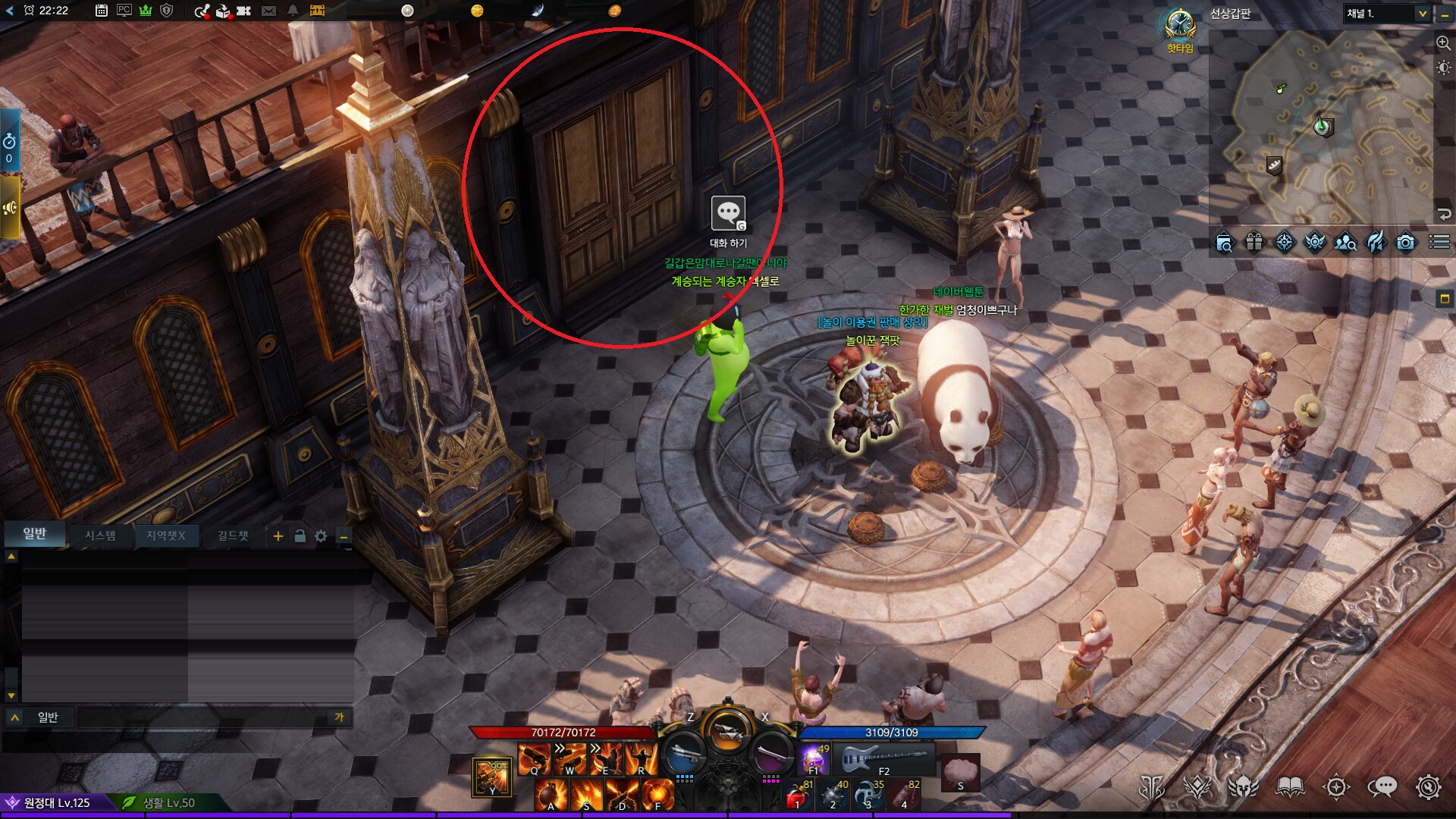Open the calendar icon in top bar
The height and width of the screenshot is (819, 1456).
(101, 11)
